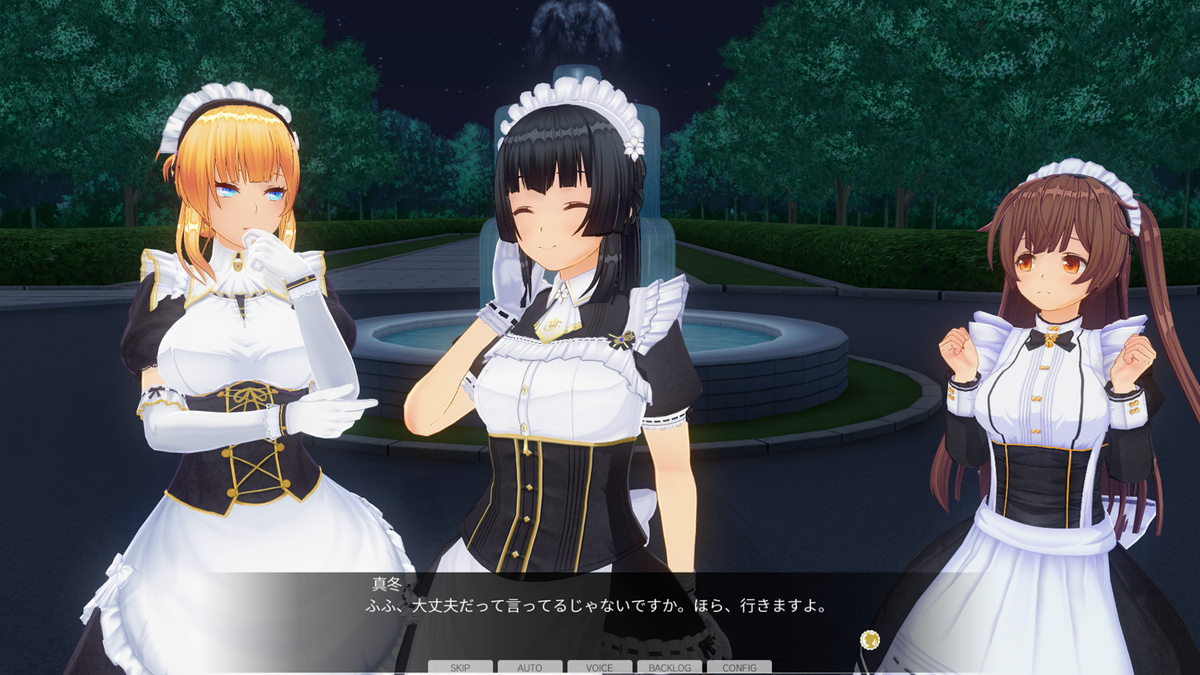Open the CONFIG settings
Viewport: 1200px width, 675px height.
point(739,667)
